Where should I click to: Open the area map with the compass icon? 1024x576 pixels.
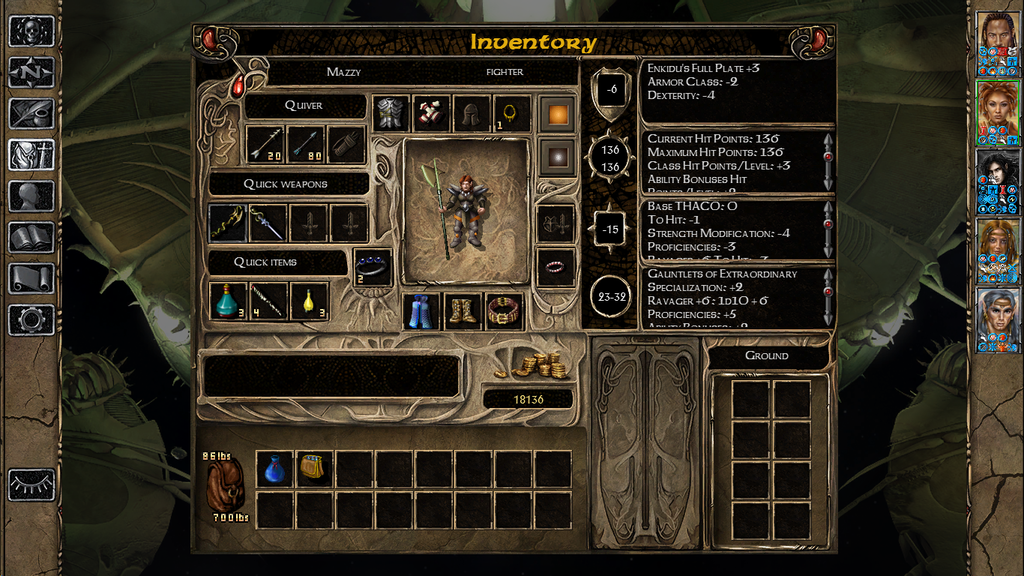pos(31,72)
